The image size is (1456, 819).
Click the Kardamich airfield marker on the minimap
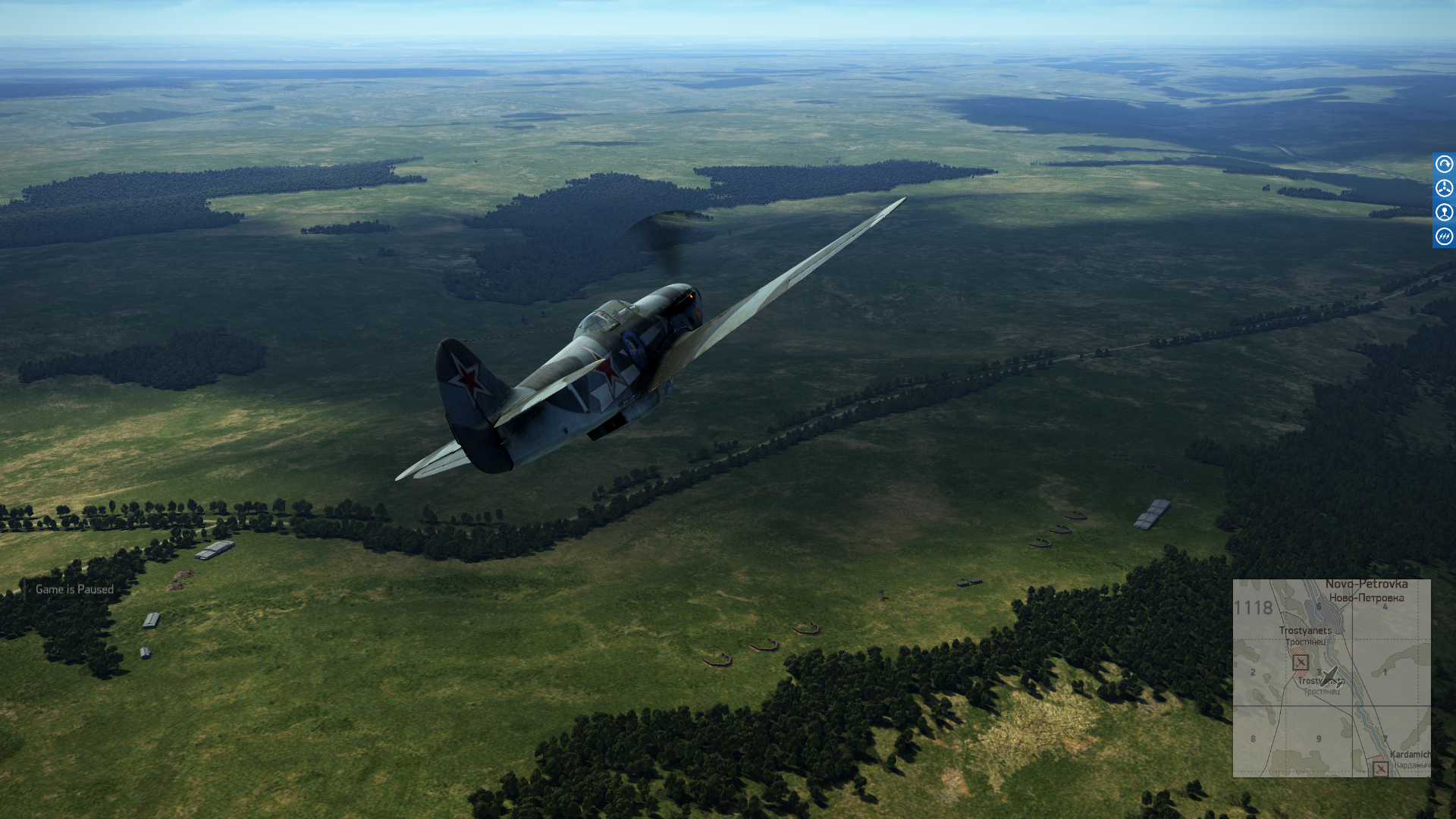[x=1380, y=768]
